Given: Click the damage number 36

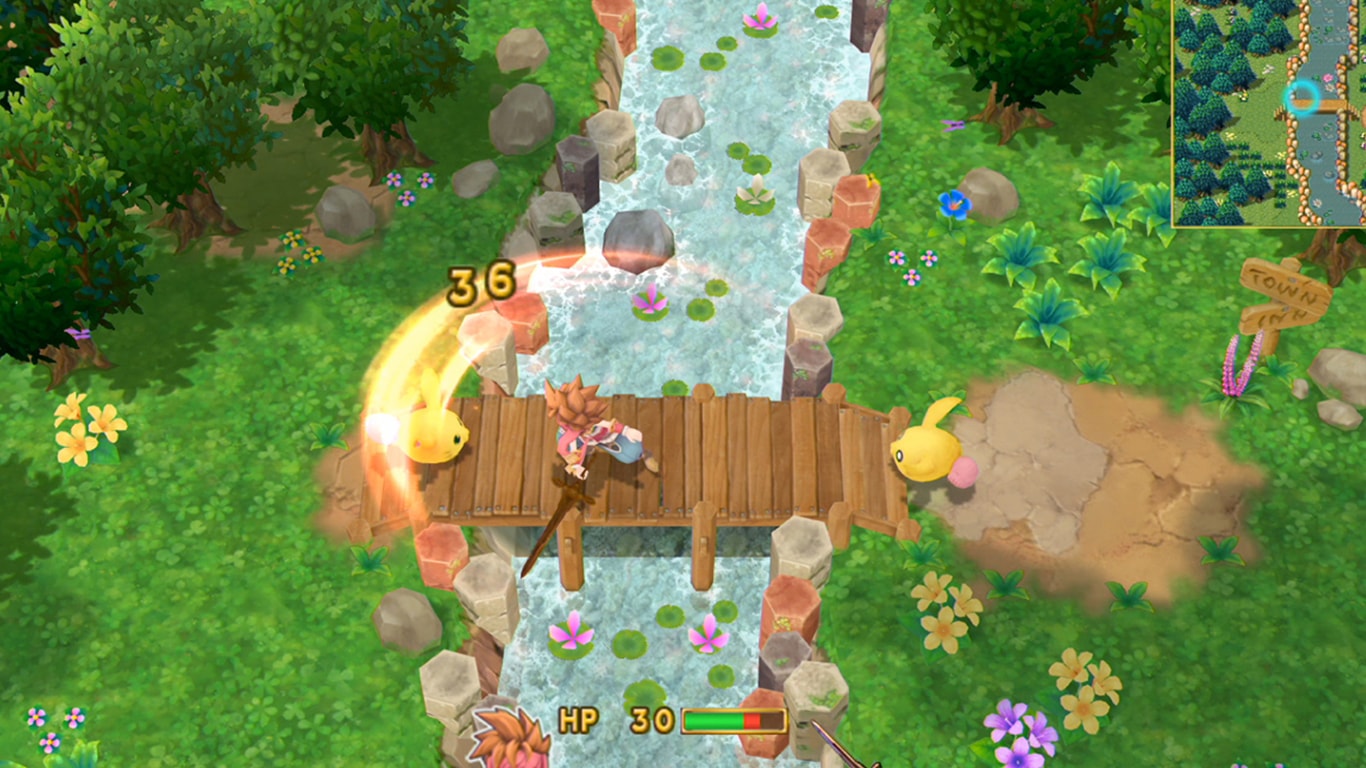Looking at the screenshot, I should [x=483, y=283].
